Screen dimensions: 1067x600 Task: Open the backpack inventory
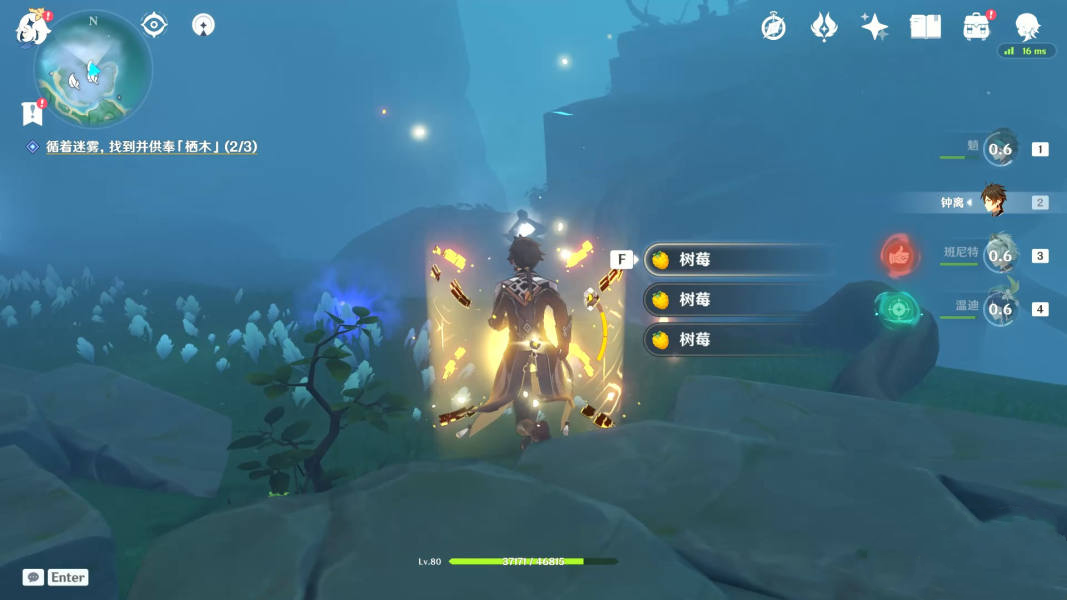[x=976, y=27]
